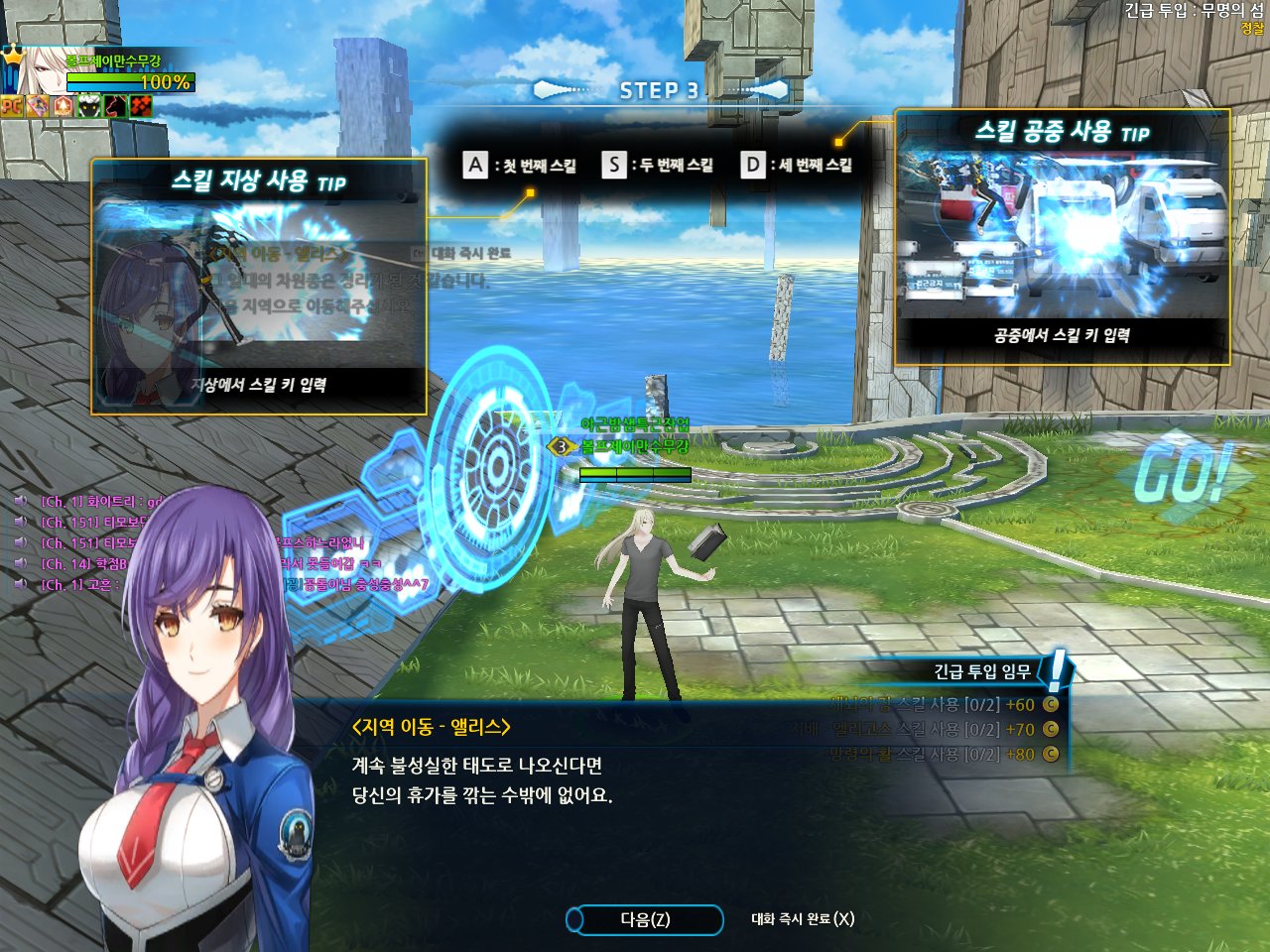This screenshot has width=1270, height=952.
Task: Toggle the Ch. 151 티모보더 speaker icon
Action: pos(21,520)
